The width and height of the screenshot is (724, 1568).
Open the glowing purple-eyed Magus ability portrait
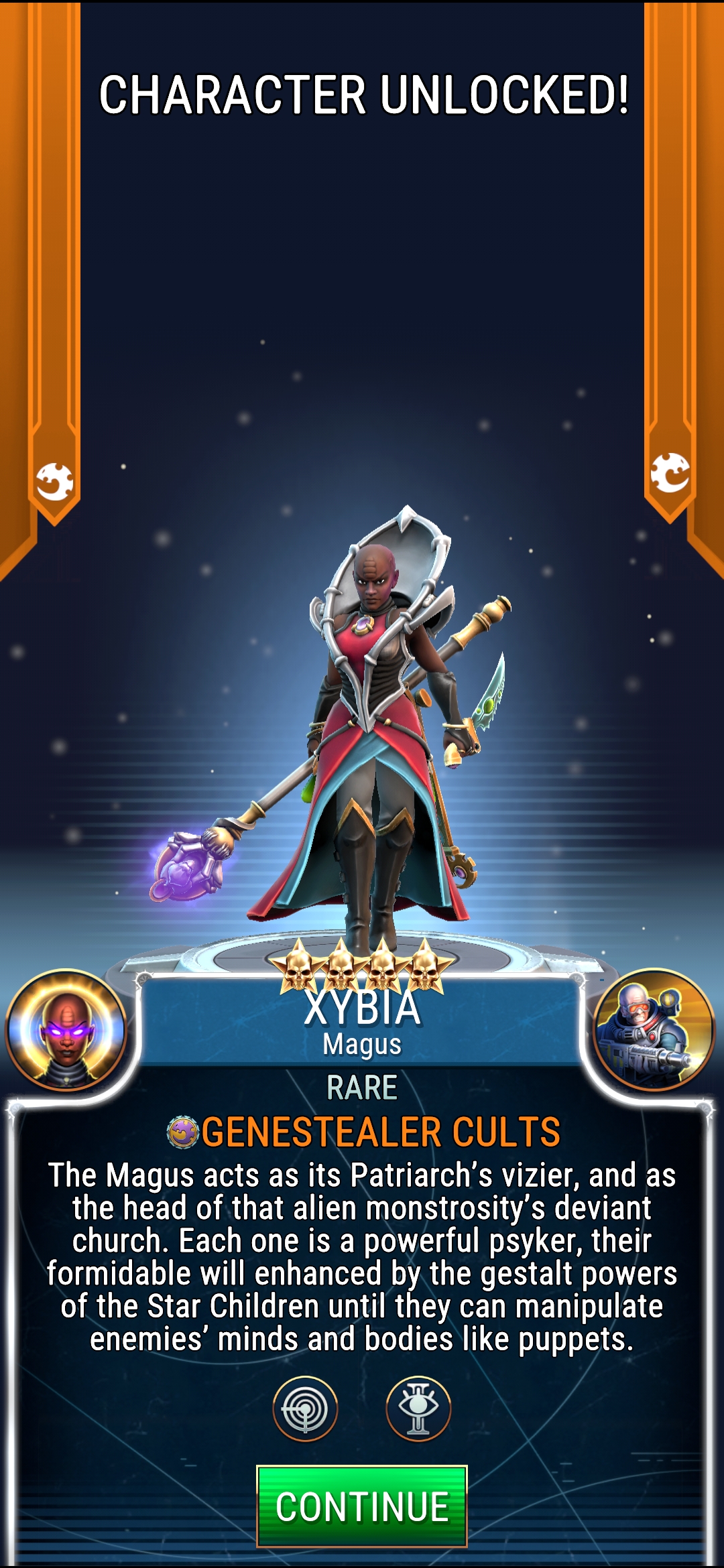(66, 1030)
